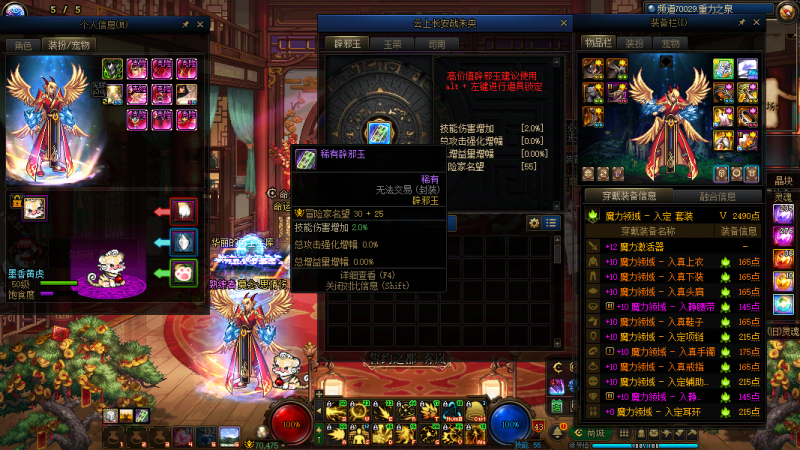Show the 融合信息 tab

[719, 196]
